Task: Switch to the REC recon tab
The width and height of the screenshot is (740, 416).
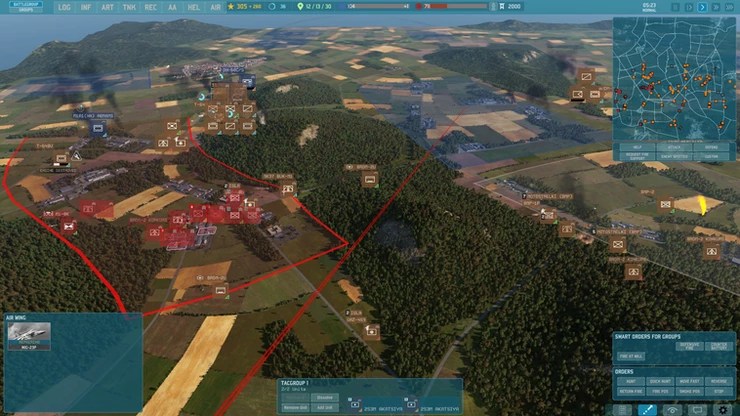Action: tap(151, 7)
